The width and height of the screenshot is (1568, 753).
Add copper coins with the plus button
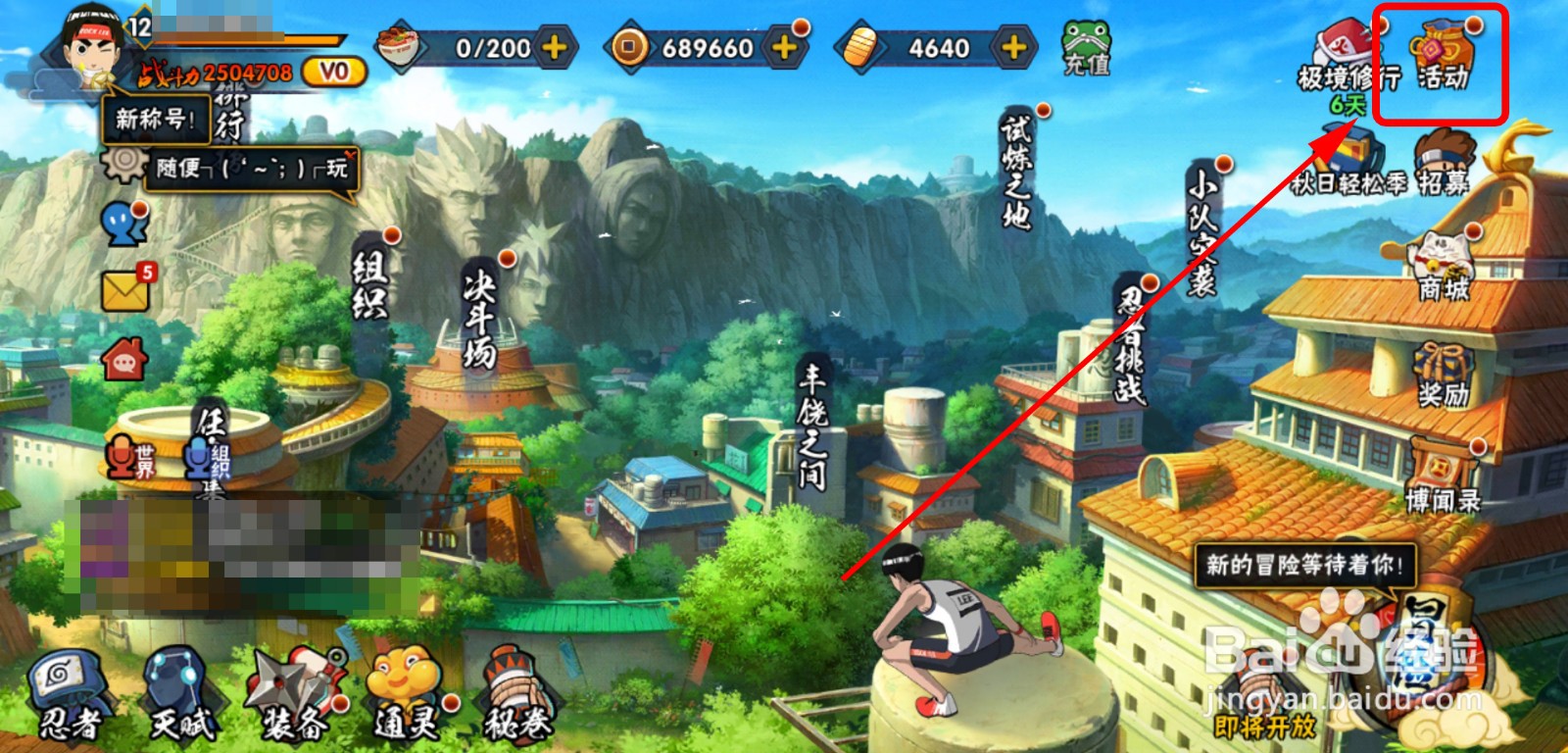pos(785,47)
